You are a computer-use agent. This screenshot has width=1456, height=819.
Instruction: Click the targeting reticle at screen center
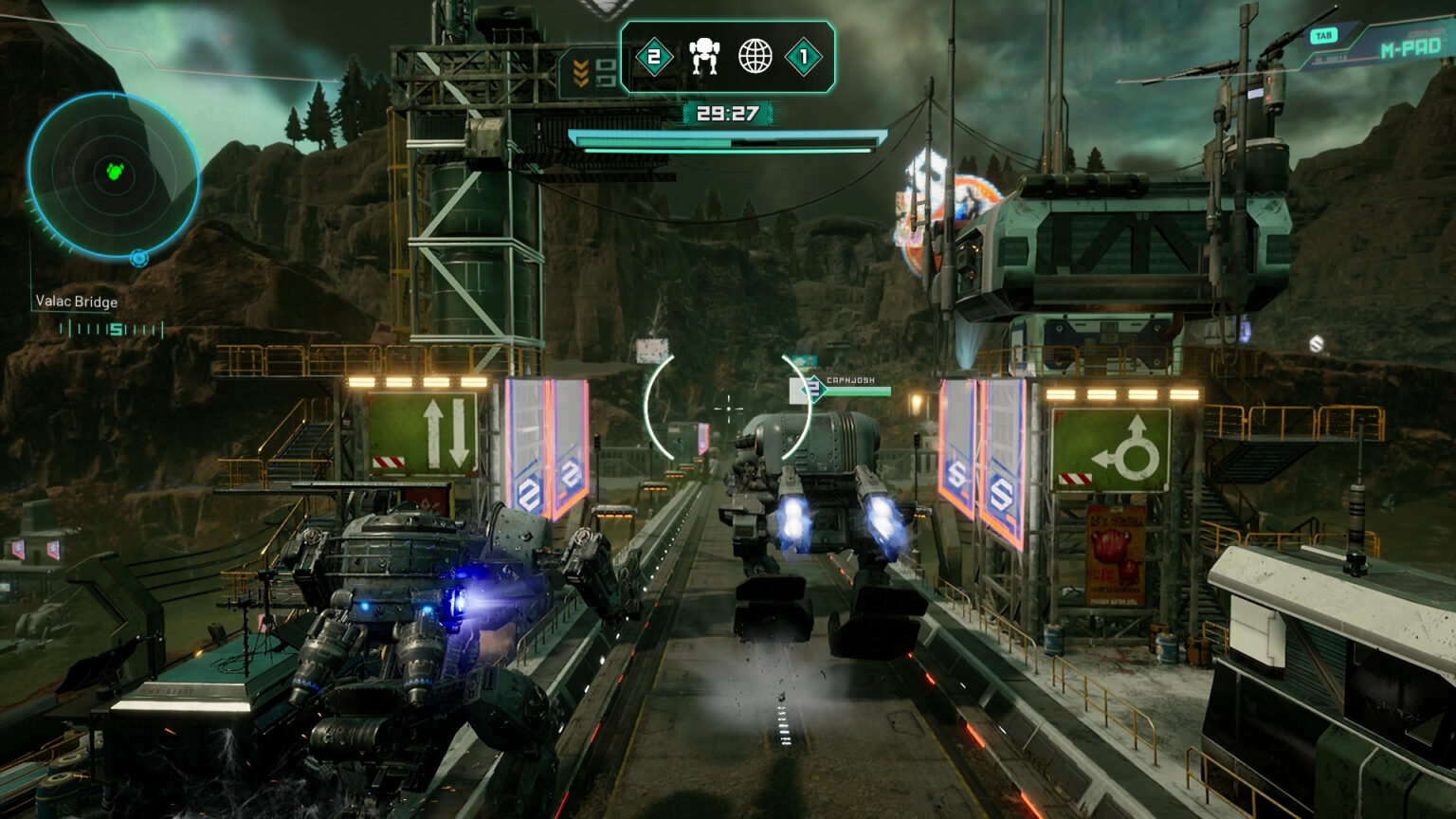728,408
